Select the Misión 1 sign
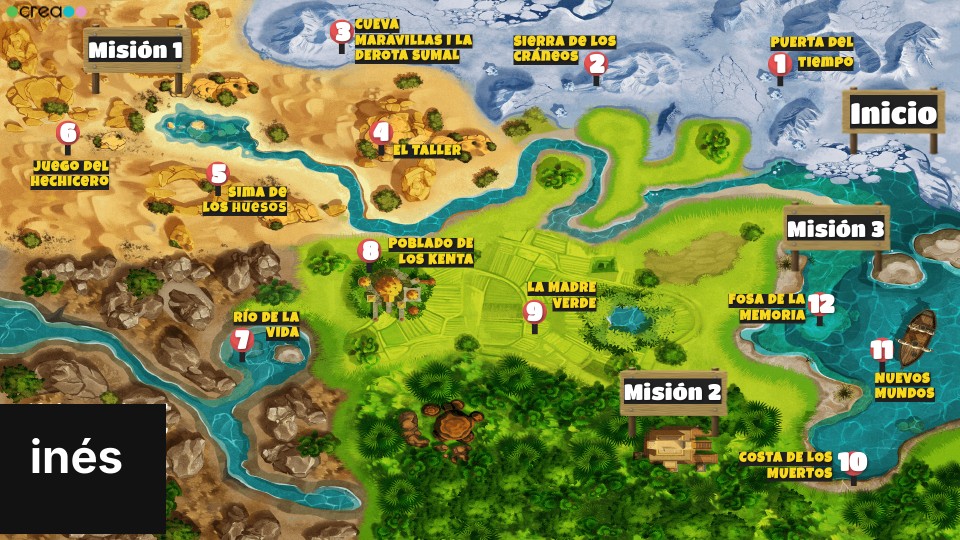Screen dimensions: 960x540 pos(136,50)
